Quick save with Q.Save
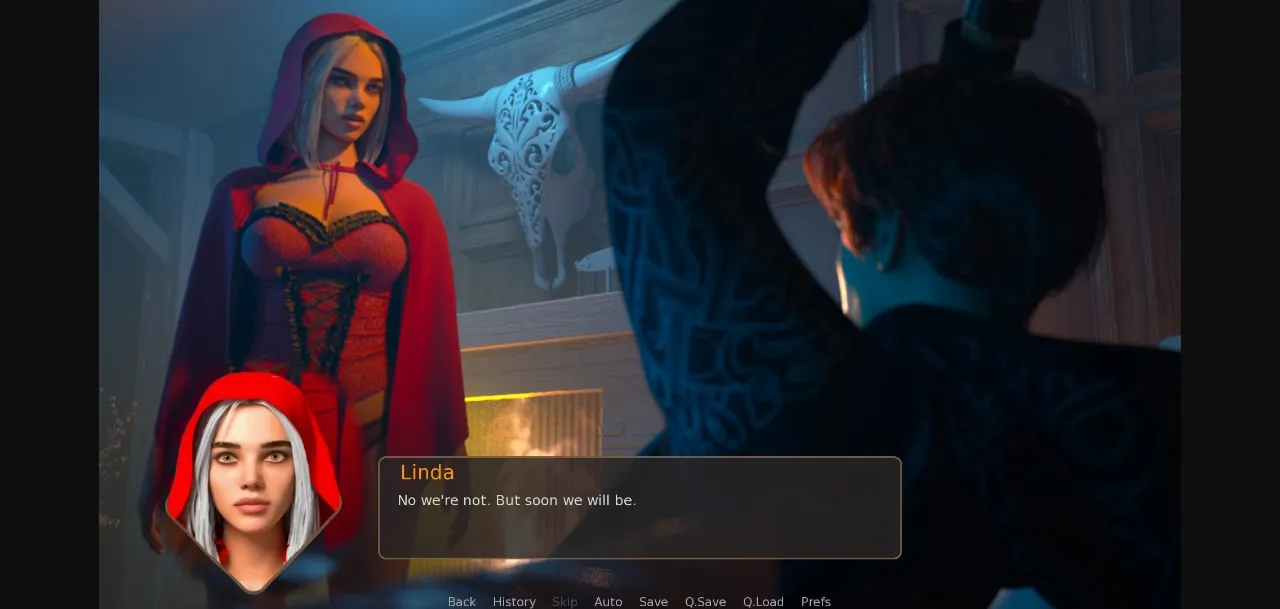The width and height of the screenshot is (1280, 609). 705,601
